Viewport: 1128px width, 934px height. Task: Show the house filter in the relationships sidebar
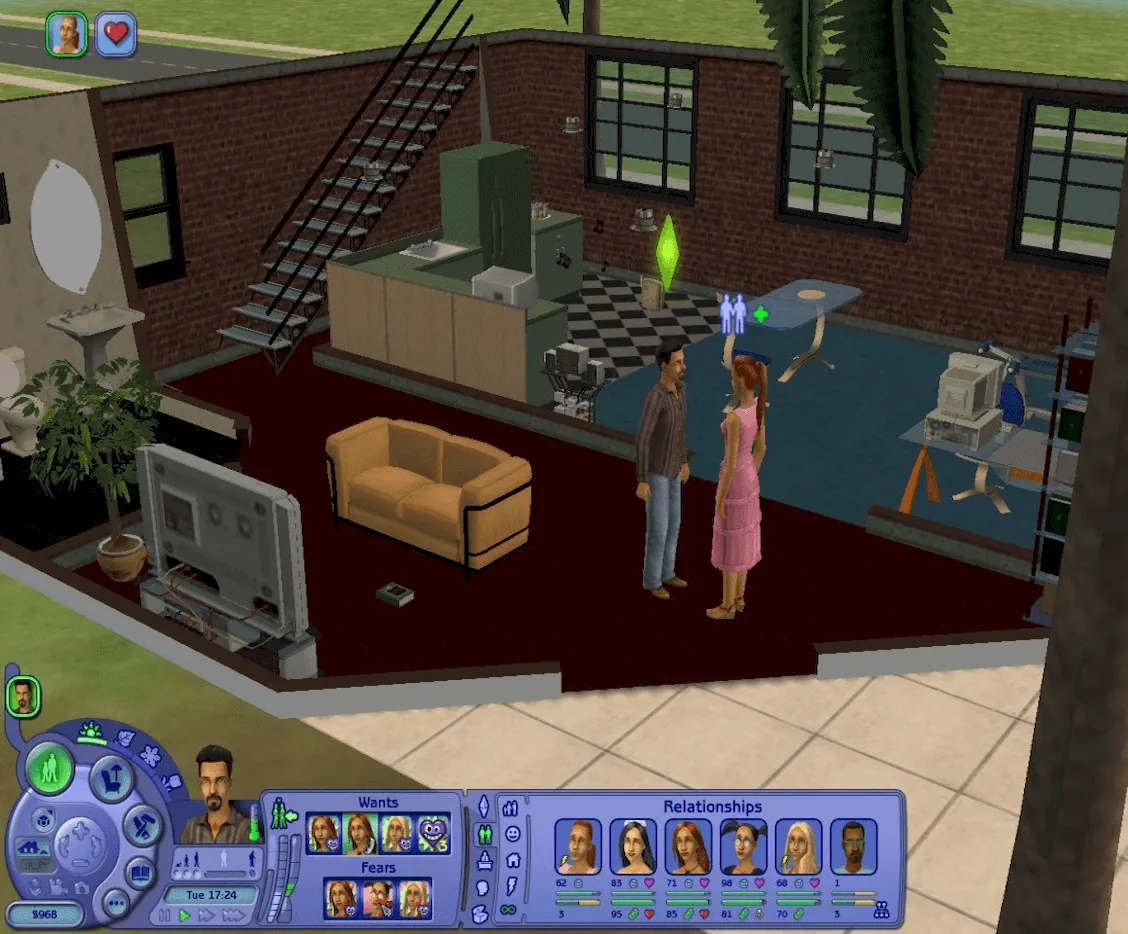[x=513, y=859]
